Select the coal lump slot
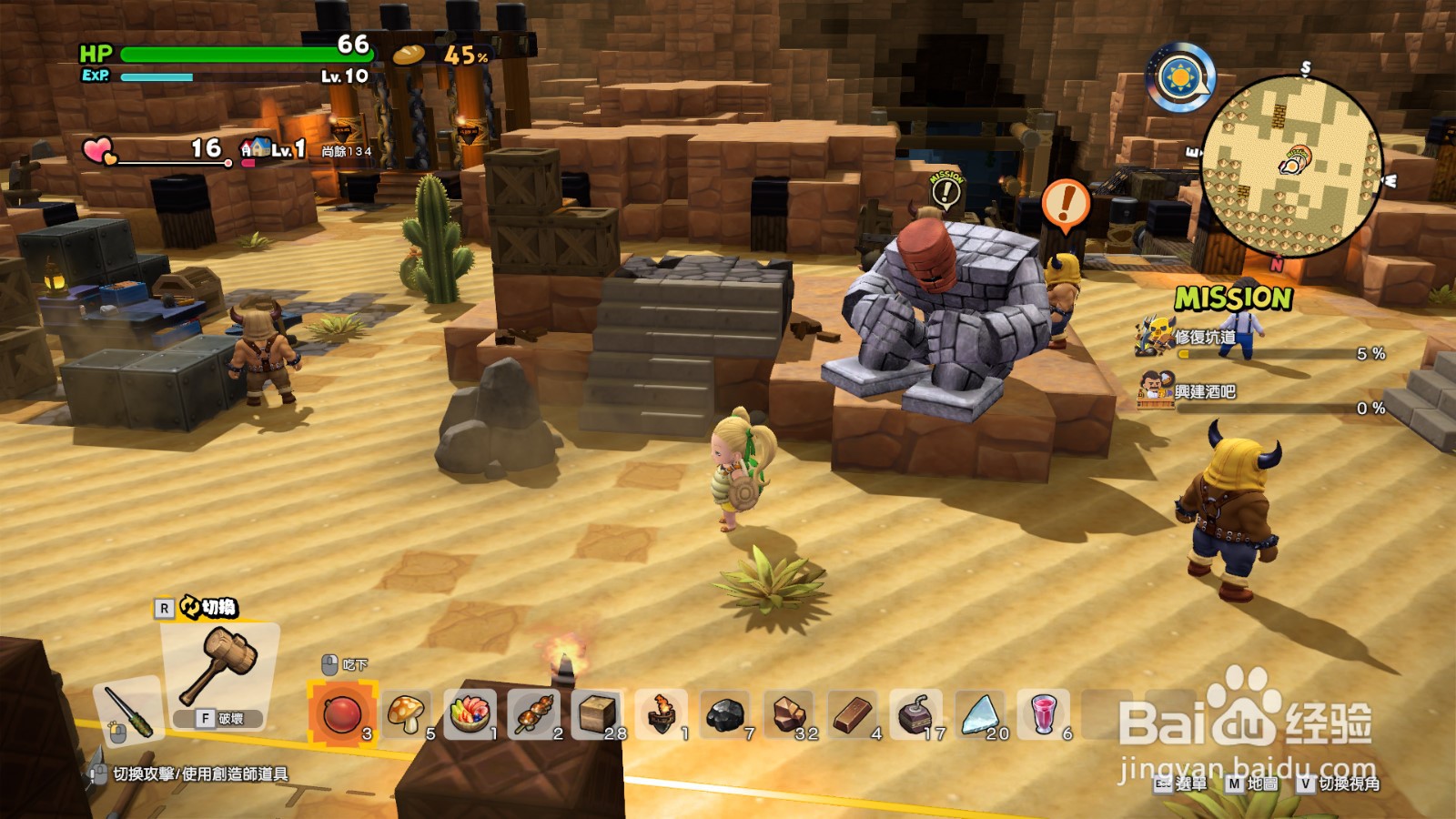This screenshot has height=819, width=1456. tap(725, 714)
